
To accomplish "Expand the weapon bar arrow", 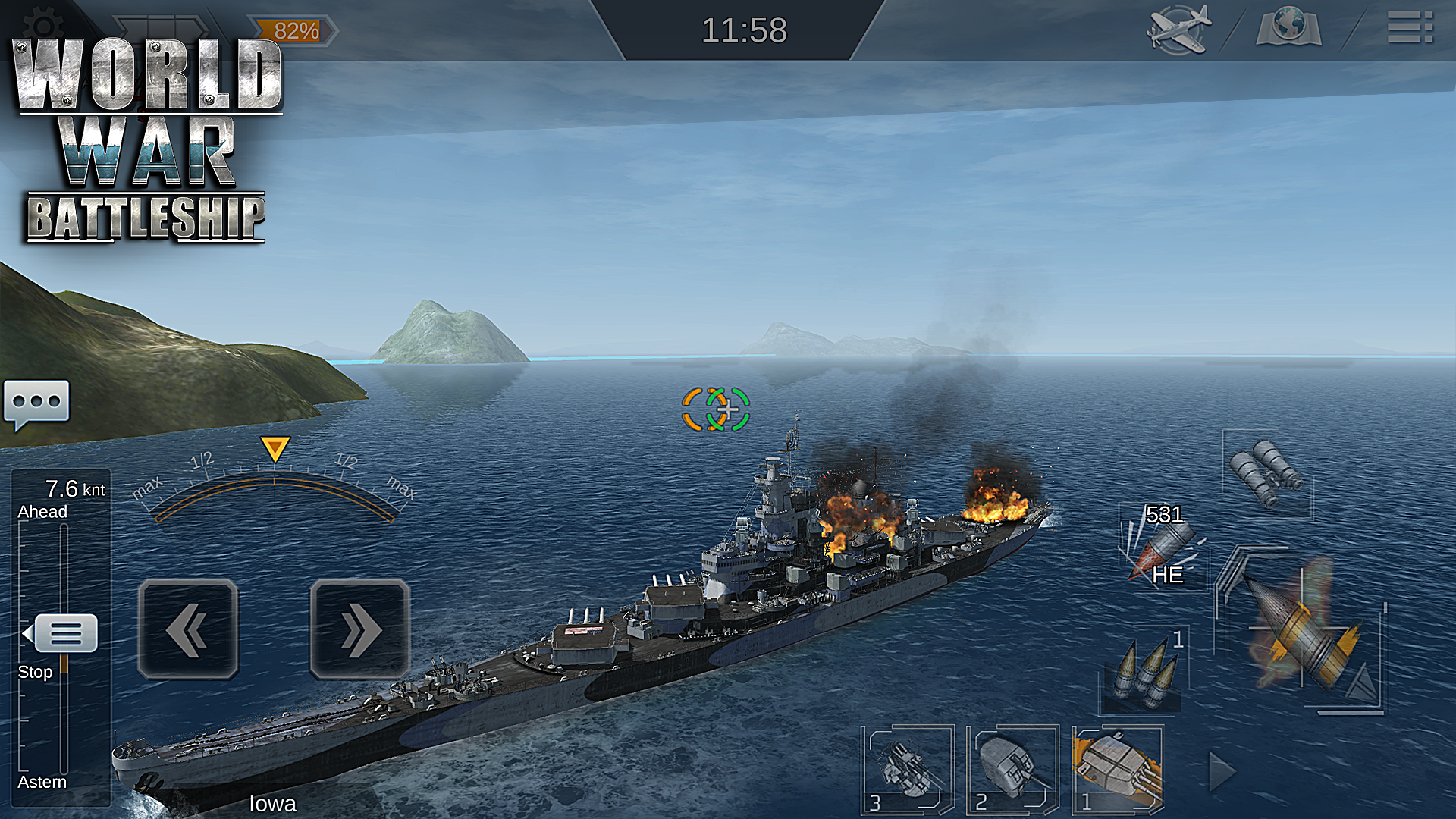I will (1220, 772).
